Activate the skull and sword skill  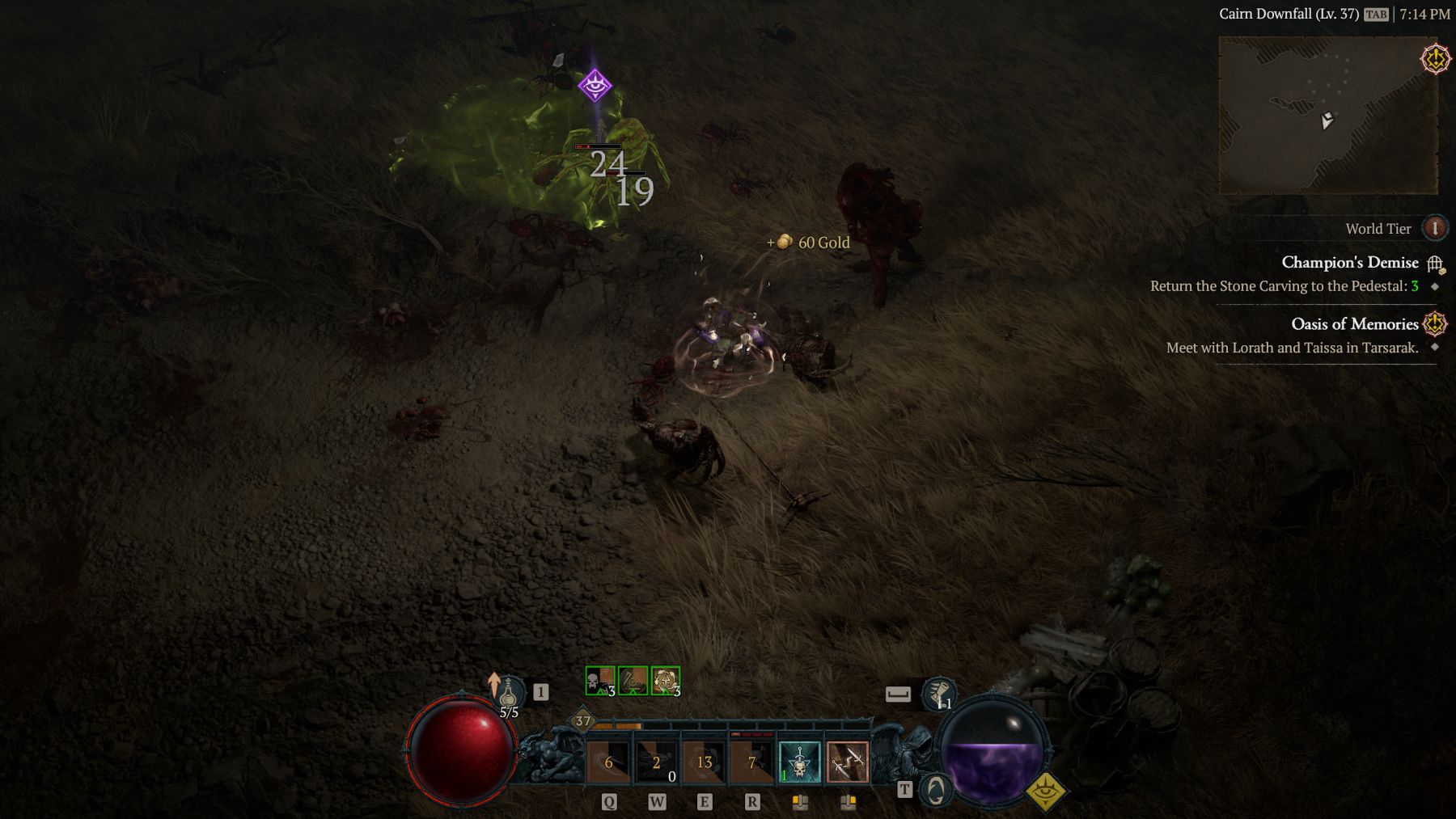point(799,762)
